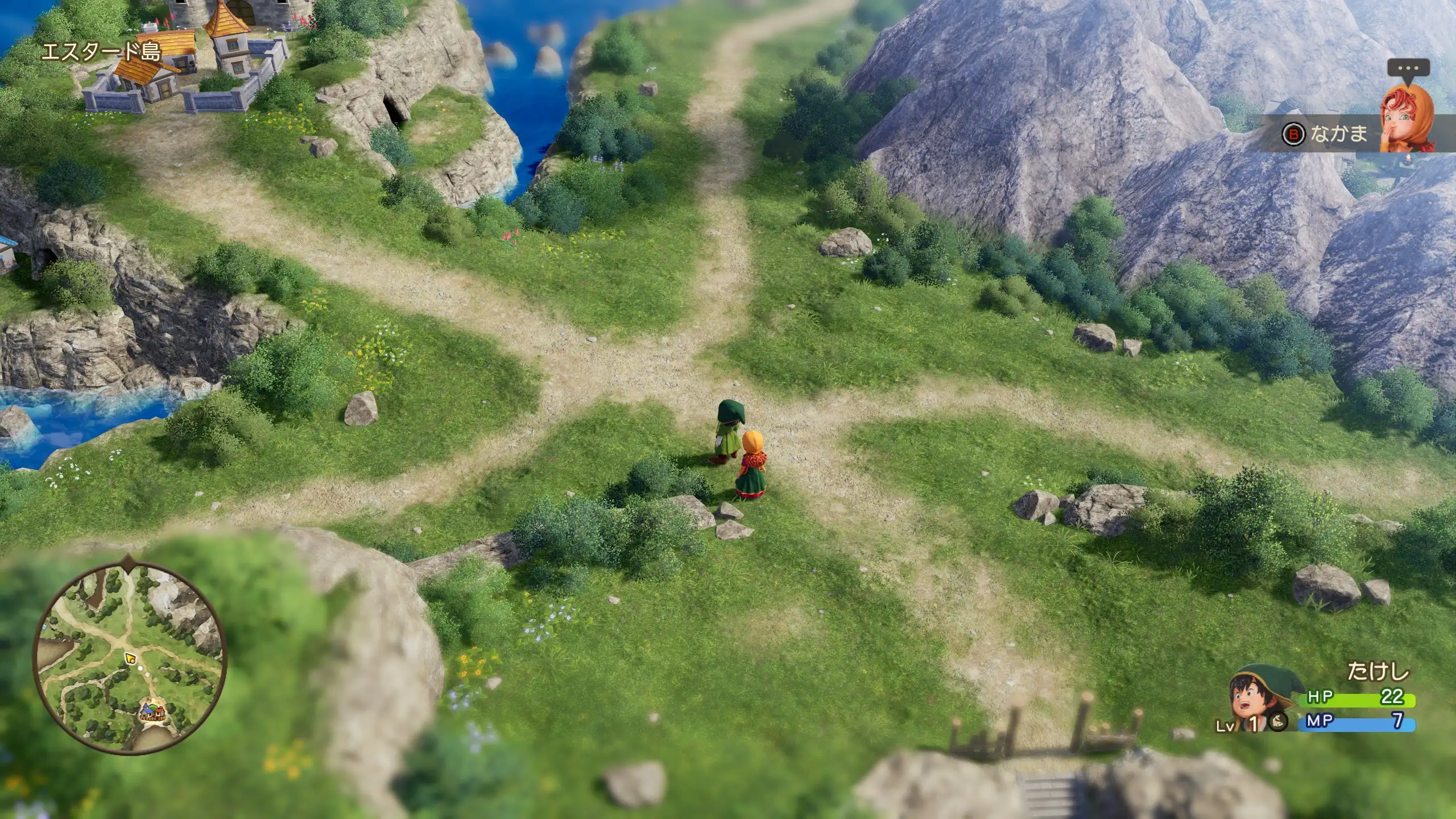The width and height of the screenshot is (1456, 819).
Task: Click the yellow player arrow on the minimap
Action: pyautogui.click(x=131, y=658)
